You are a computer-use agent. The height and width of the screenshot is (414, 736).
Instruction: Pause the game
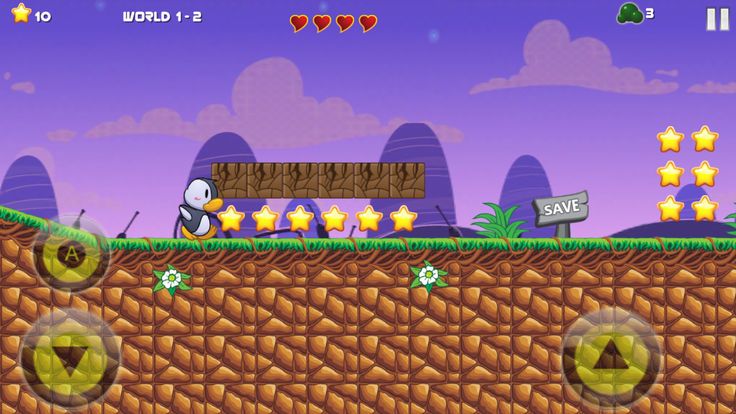(x=717, y=18)
